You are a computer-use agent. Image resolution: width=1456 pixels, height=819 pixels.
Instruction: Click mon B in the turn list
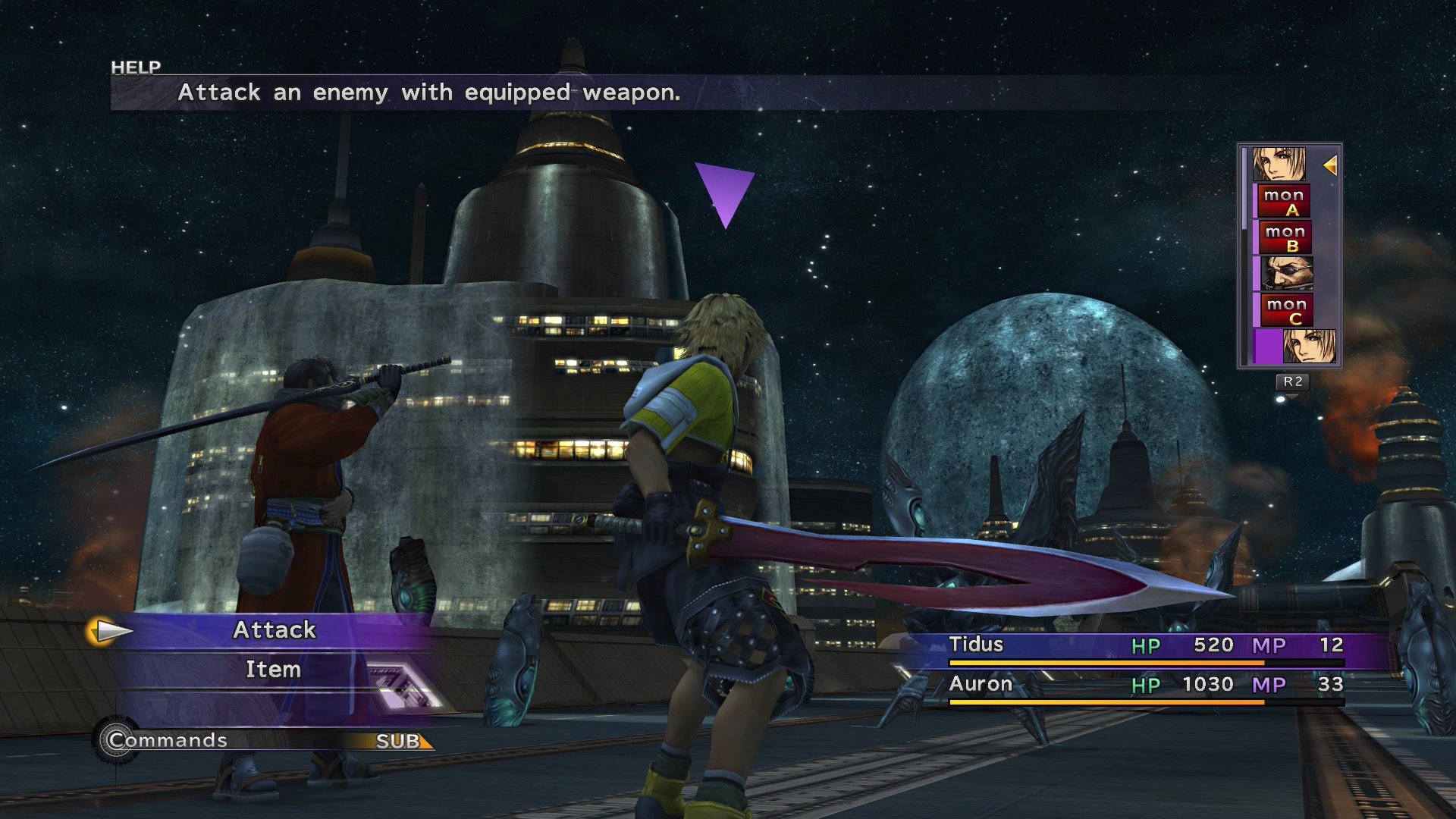pyautogui.click(x=1285, y=238)
